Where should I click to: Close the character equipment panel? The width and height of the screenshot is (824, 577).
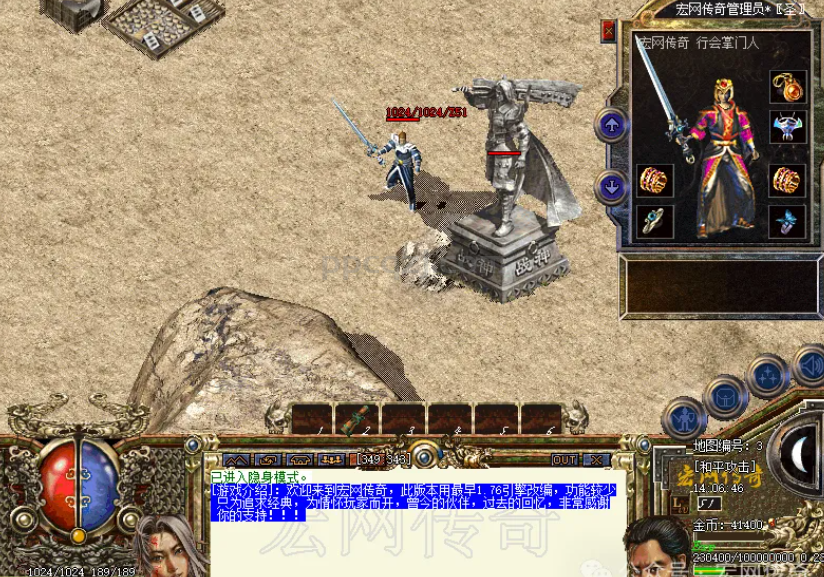click(x=608, y=32)
